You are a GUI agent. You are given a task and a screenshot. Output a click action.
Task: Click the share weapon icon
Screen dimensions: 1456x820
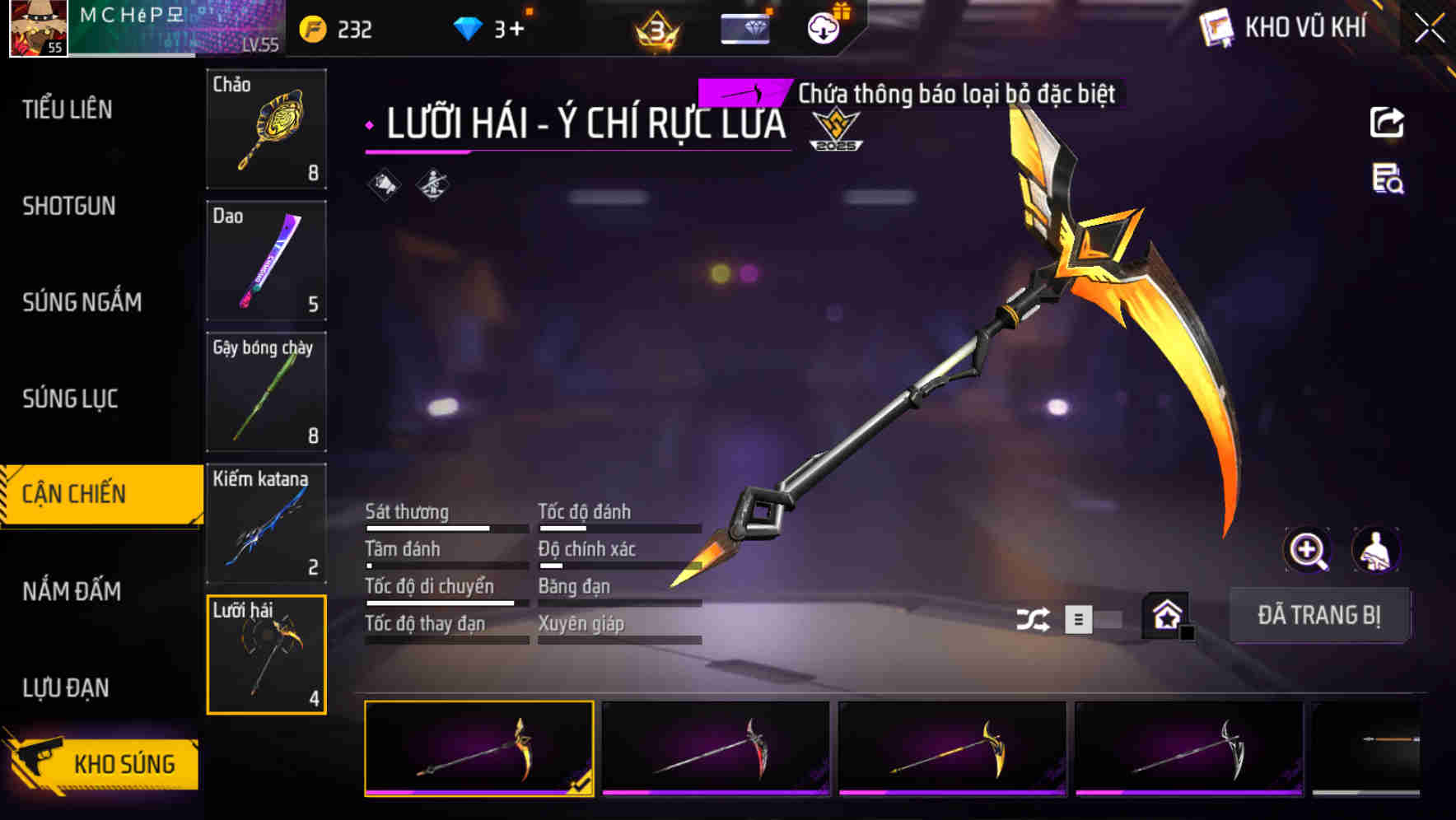1388,122
